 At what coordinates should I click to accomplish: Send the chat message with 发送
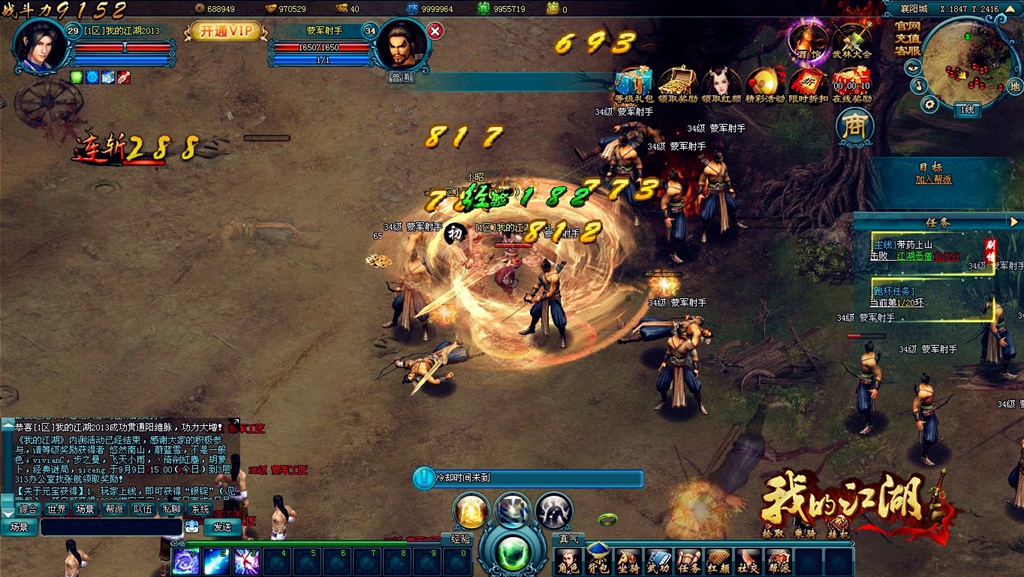[220, 526]
